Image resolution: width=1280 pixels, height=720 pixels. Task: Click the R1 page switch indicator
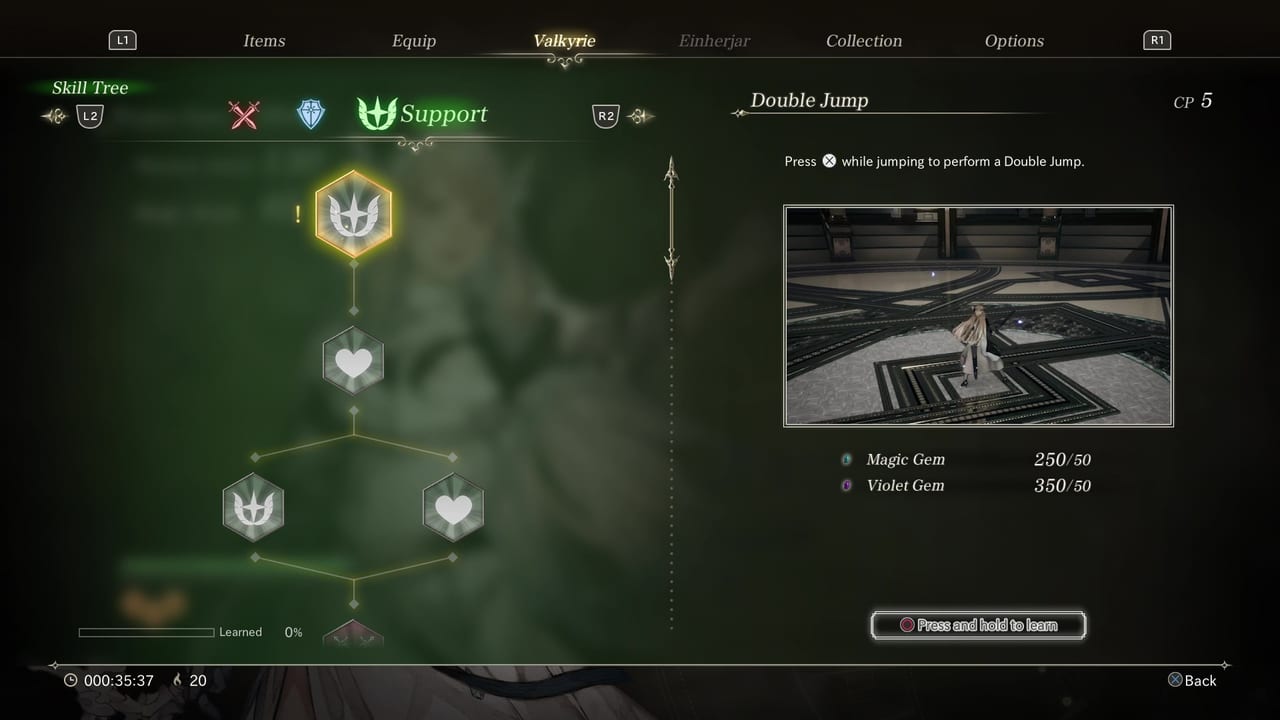(1157, 40)
